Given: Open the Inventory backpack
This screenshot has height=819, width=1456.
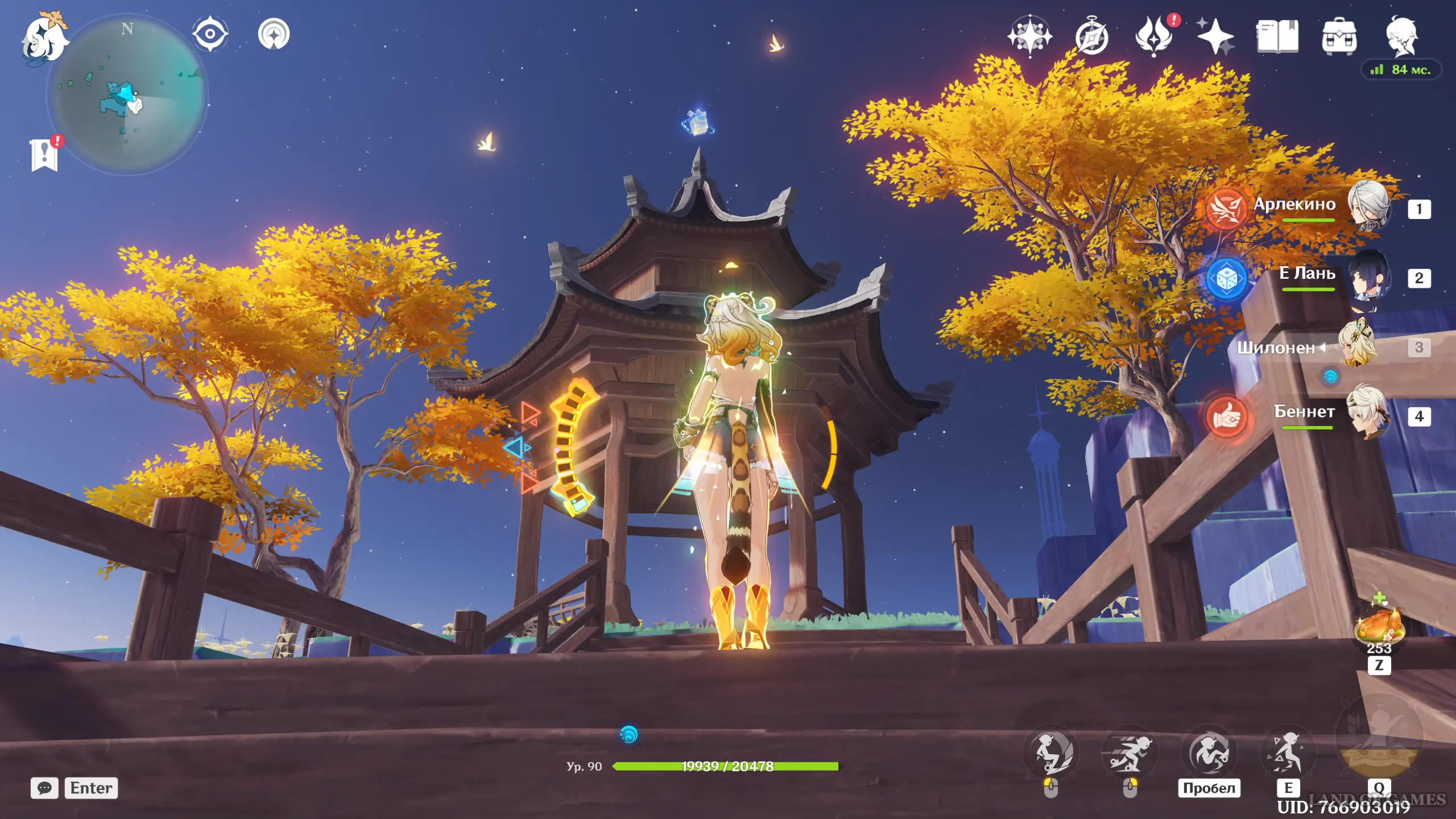Looking at the screenshot, I should [x=1339, y=38].
